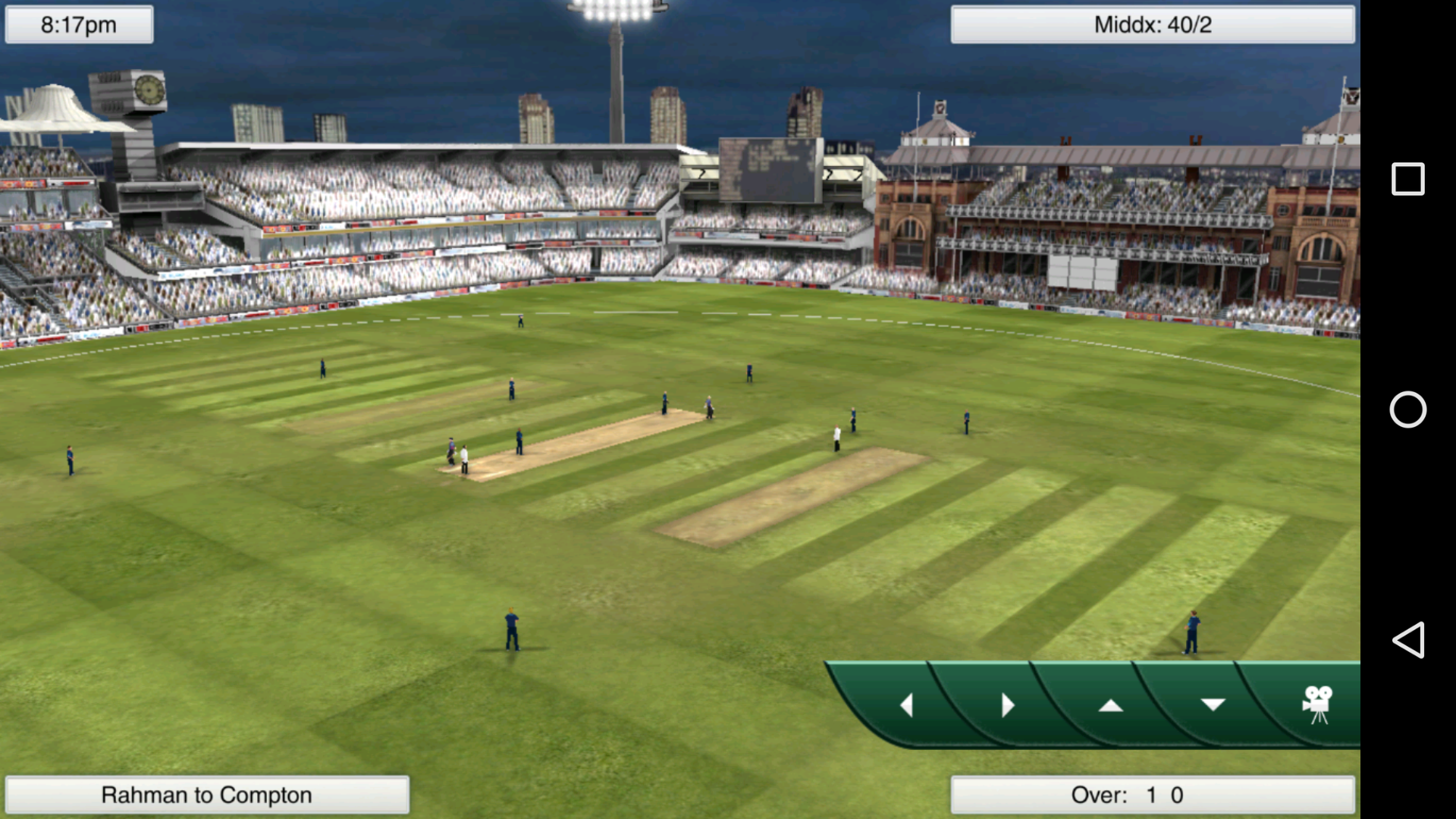
Task: Pan the camera left using the left arrow
Action: click(907, 705)
